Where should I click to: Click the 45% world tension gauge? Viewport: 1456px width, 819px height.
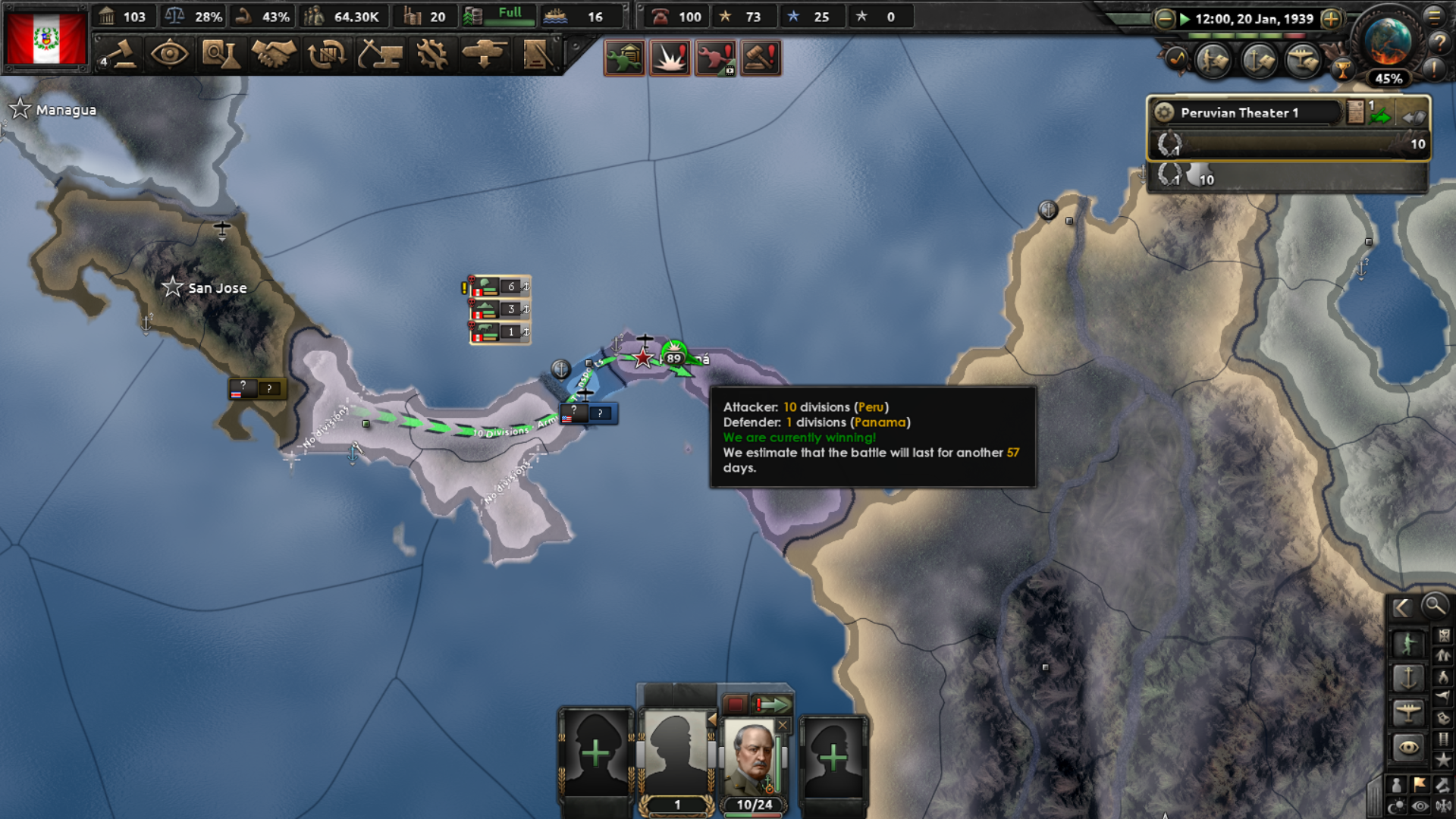tap(1390, 77)
